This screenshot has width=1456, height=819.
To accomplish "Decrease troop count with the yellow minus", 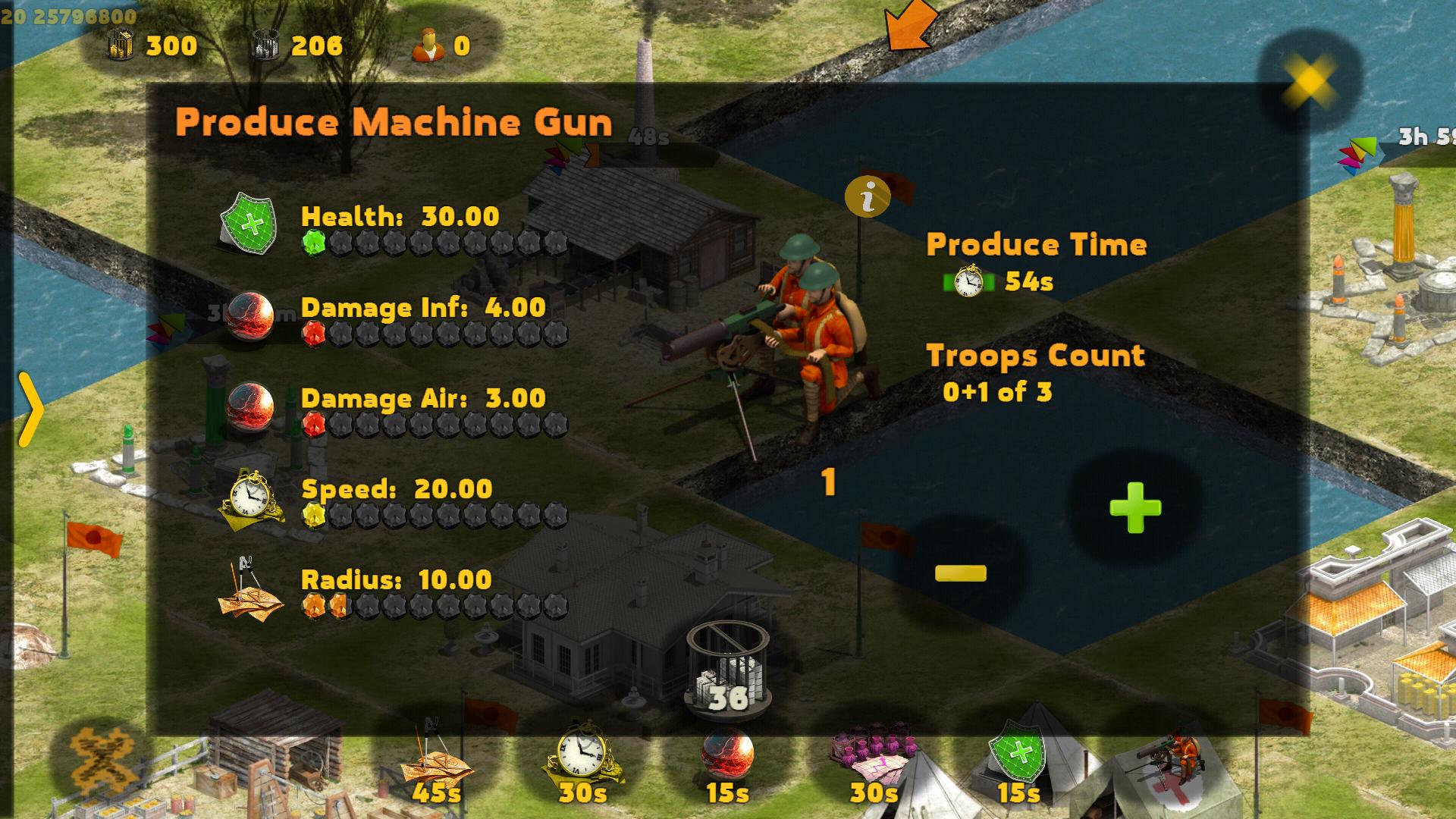I will click(960, 573).
